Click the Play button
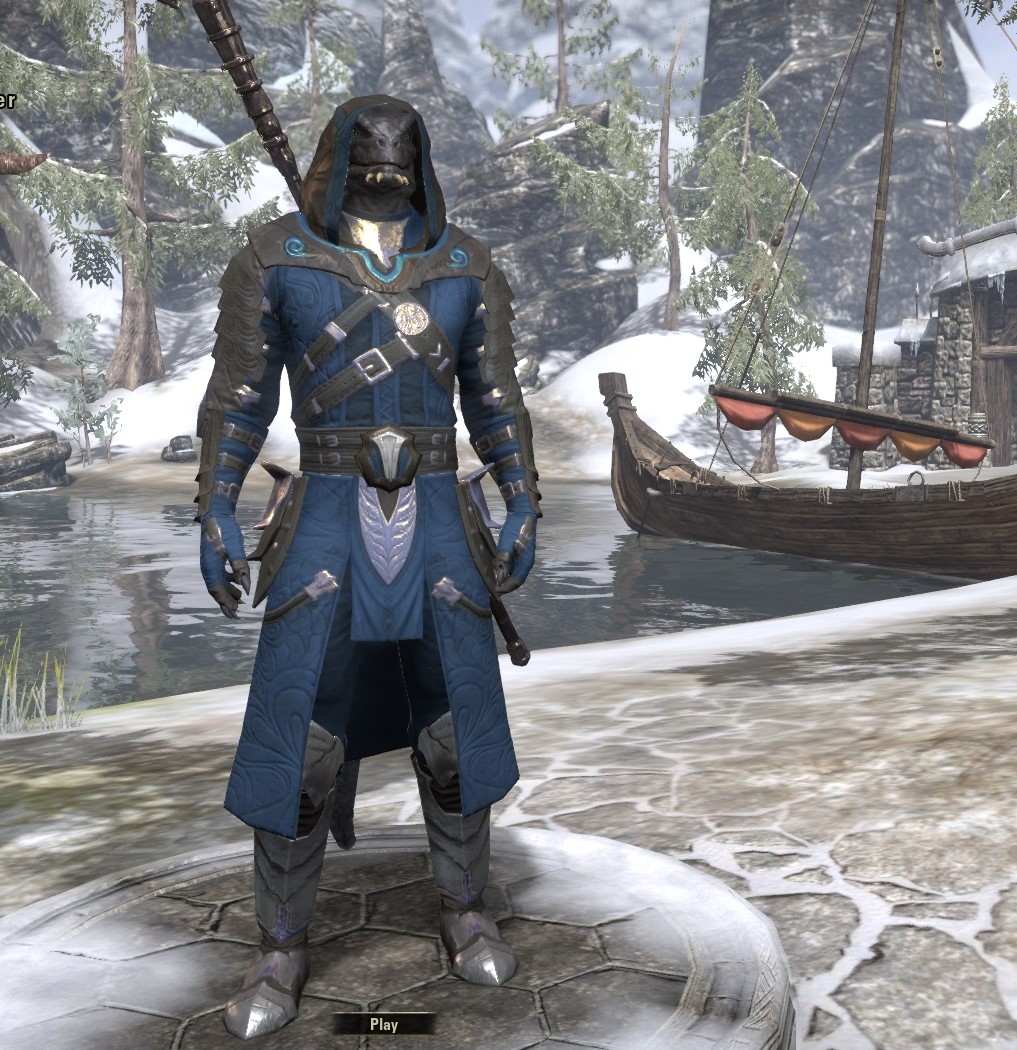1017x1050 pixels. click(x=383, y=1024)
